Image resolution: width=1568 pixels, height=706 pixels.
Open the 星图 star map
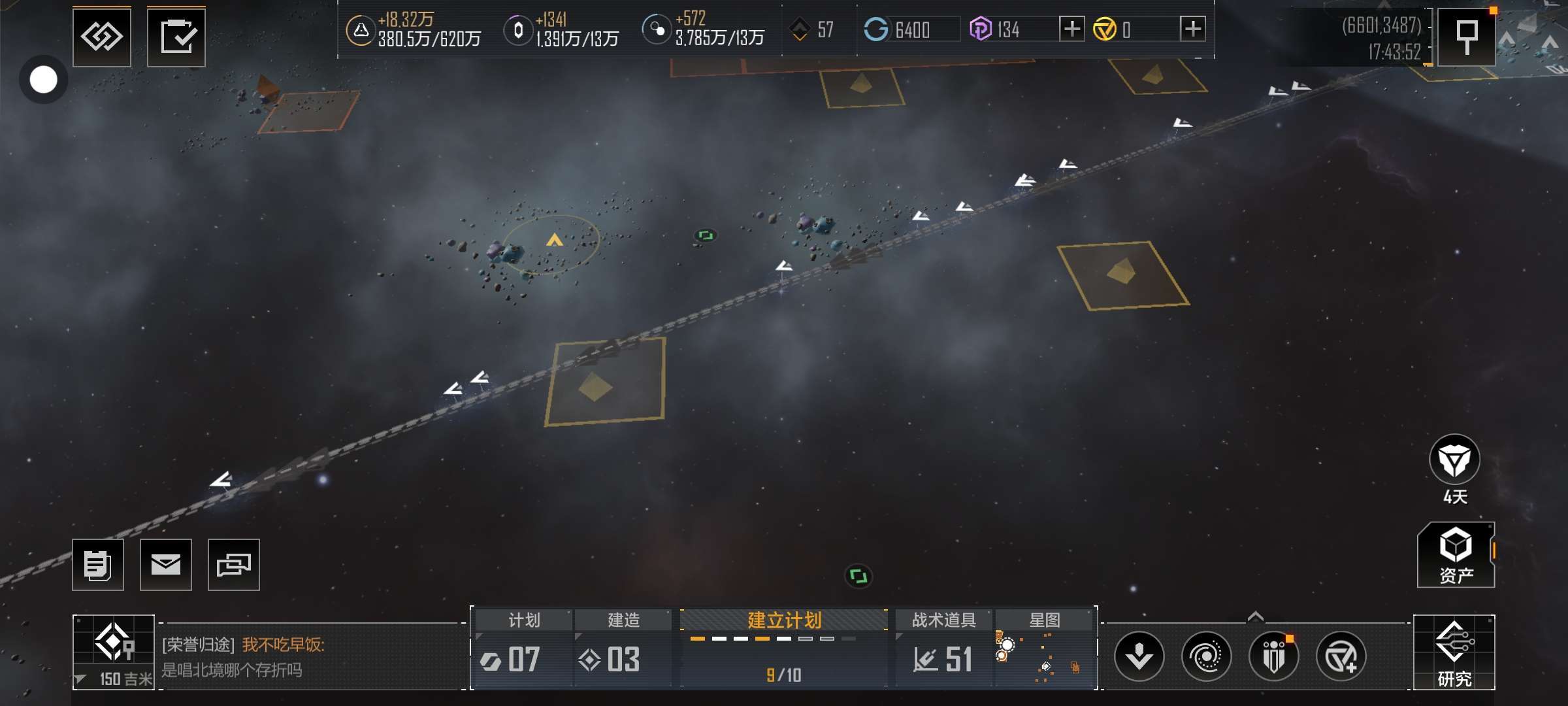1044,648
